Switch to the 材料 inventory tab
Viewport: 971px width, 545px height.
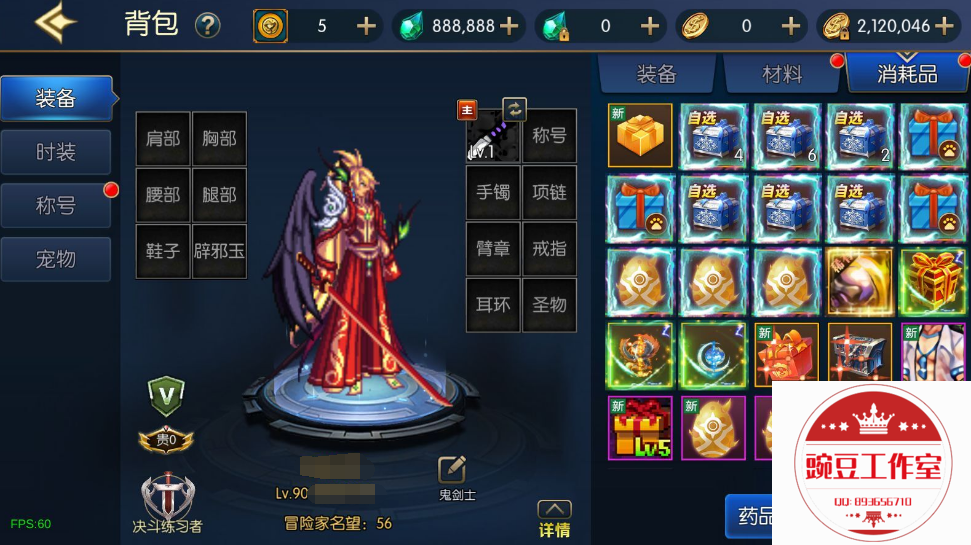point(782,74)
